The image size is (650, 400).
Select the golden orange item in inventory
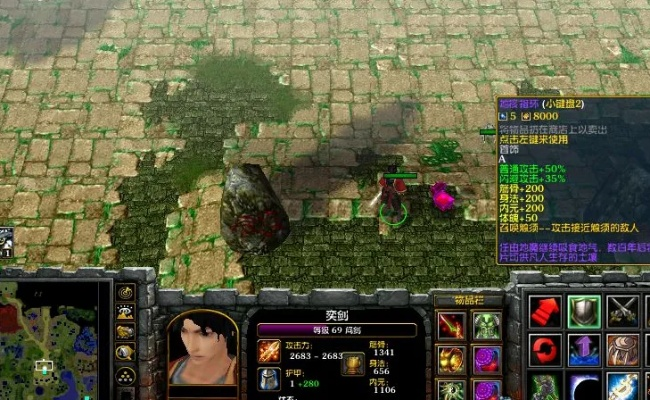tap(451, 359)
